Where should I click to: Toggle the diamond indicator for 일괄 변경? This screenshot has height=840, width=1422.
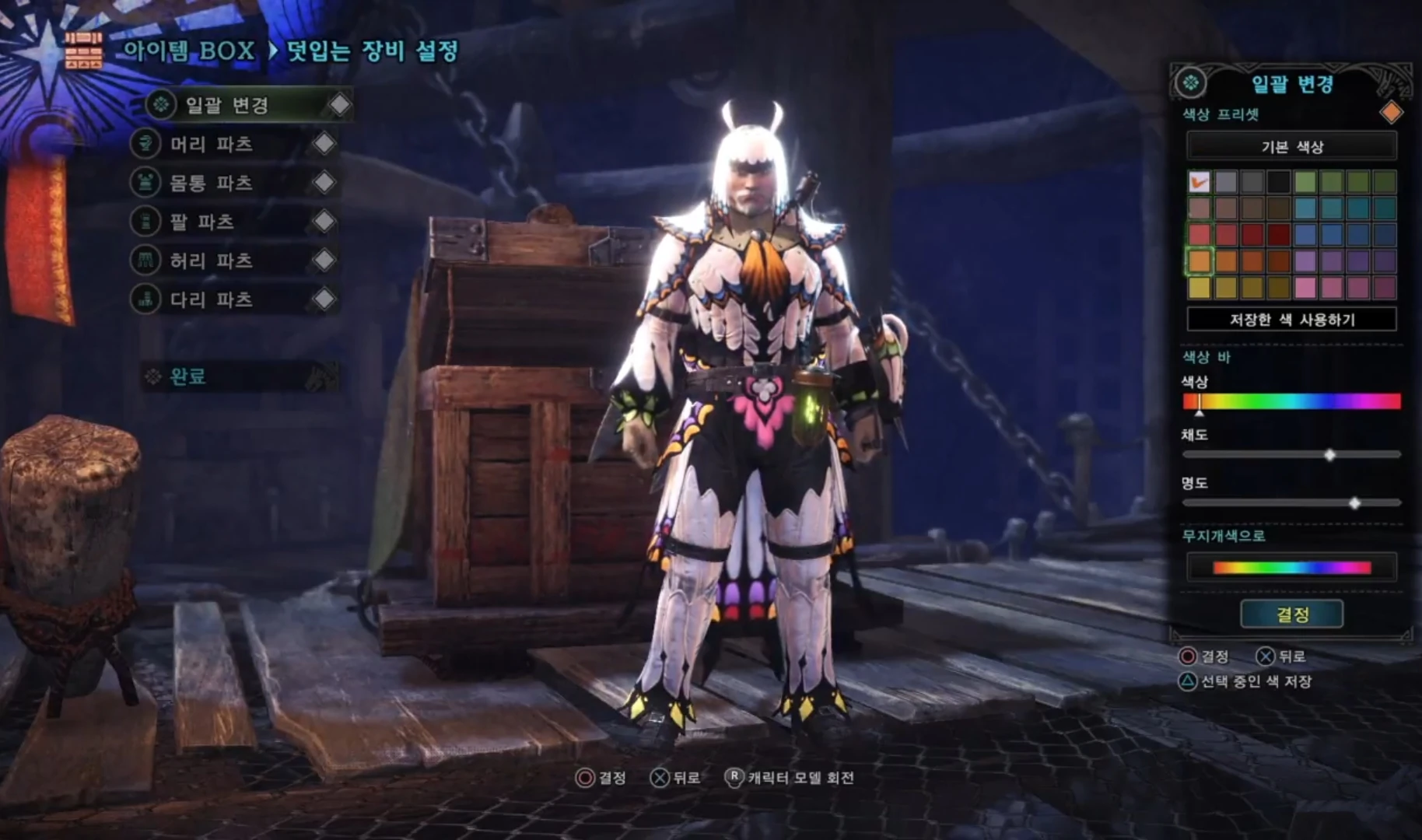tap(341, 103)
